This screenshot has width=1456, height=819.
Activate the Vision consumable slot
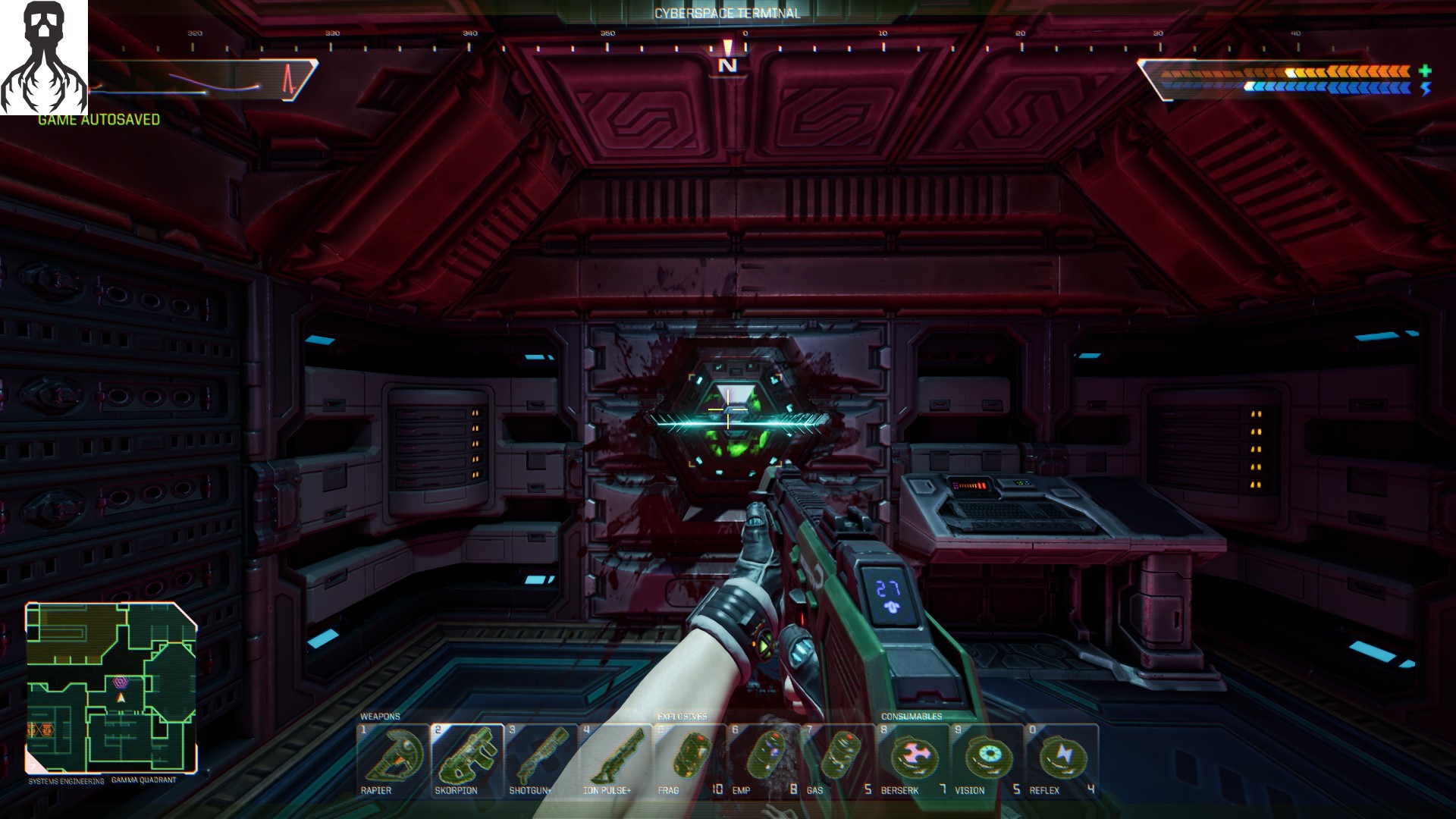click(987, 761)
